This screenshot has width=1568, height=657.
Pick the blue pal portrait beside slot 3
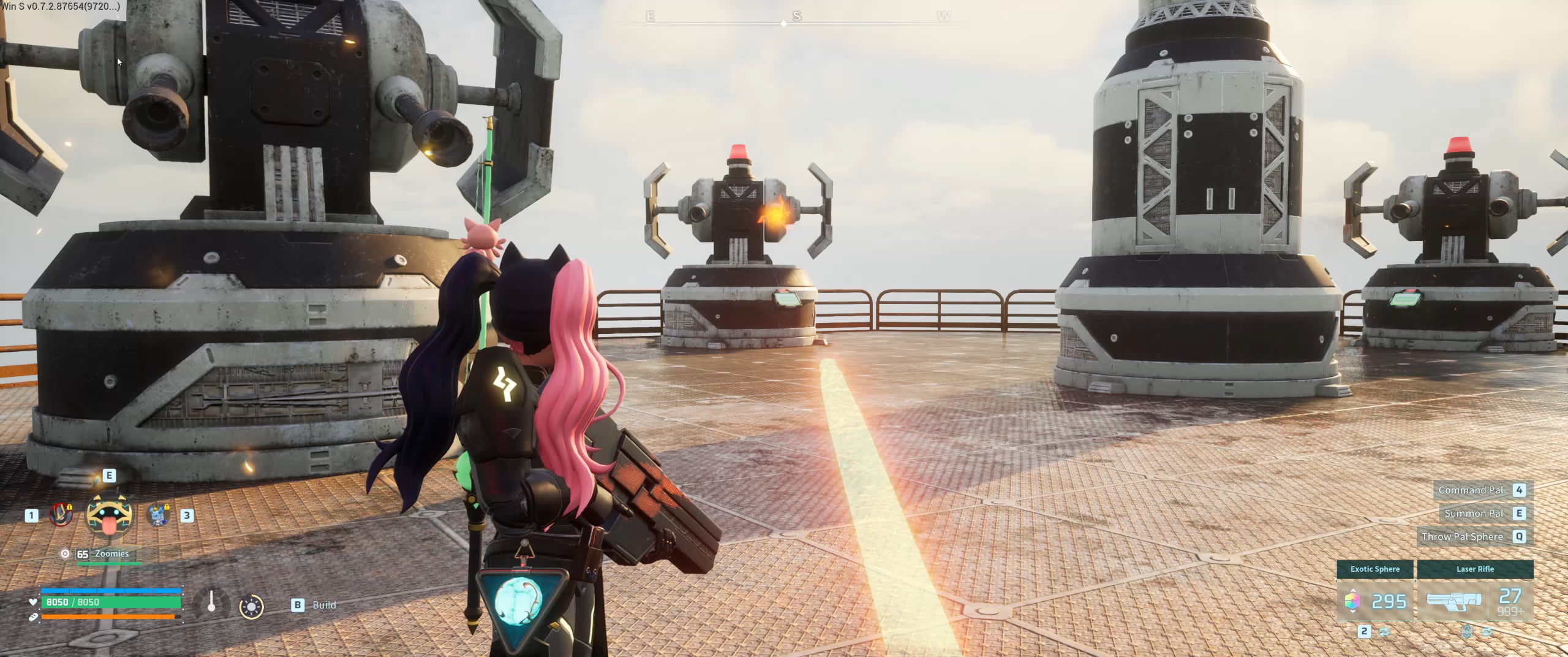tap(159, 515)
